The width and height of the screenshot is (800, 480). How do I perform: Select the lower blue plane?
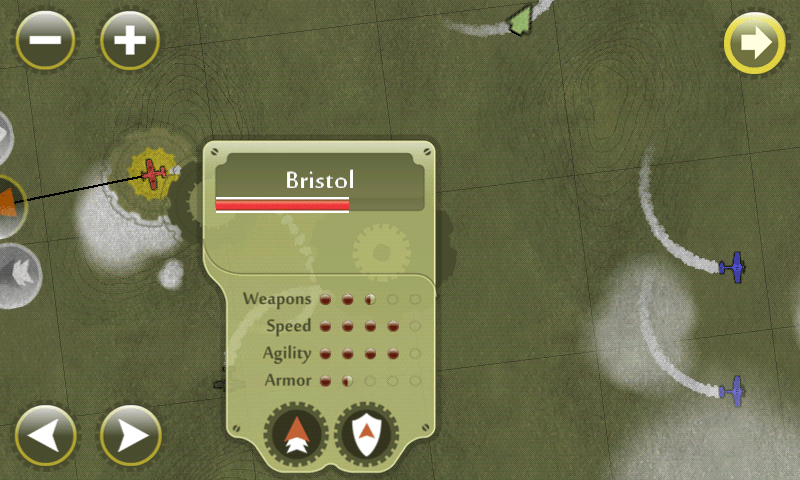pyautogui.click(x=735, y=390)
